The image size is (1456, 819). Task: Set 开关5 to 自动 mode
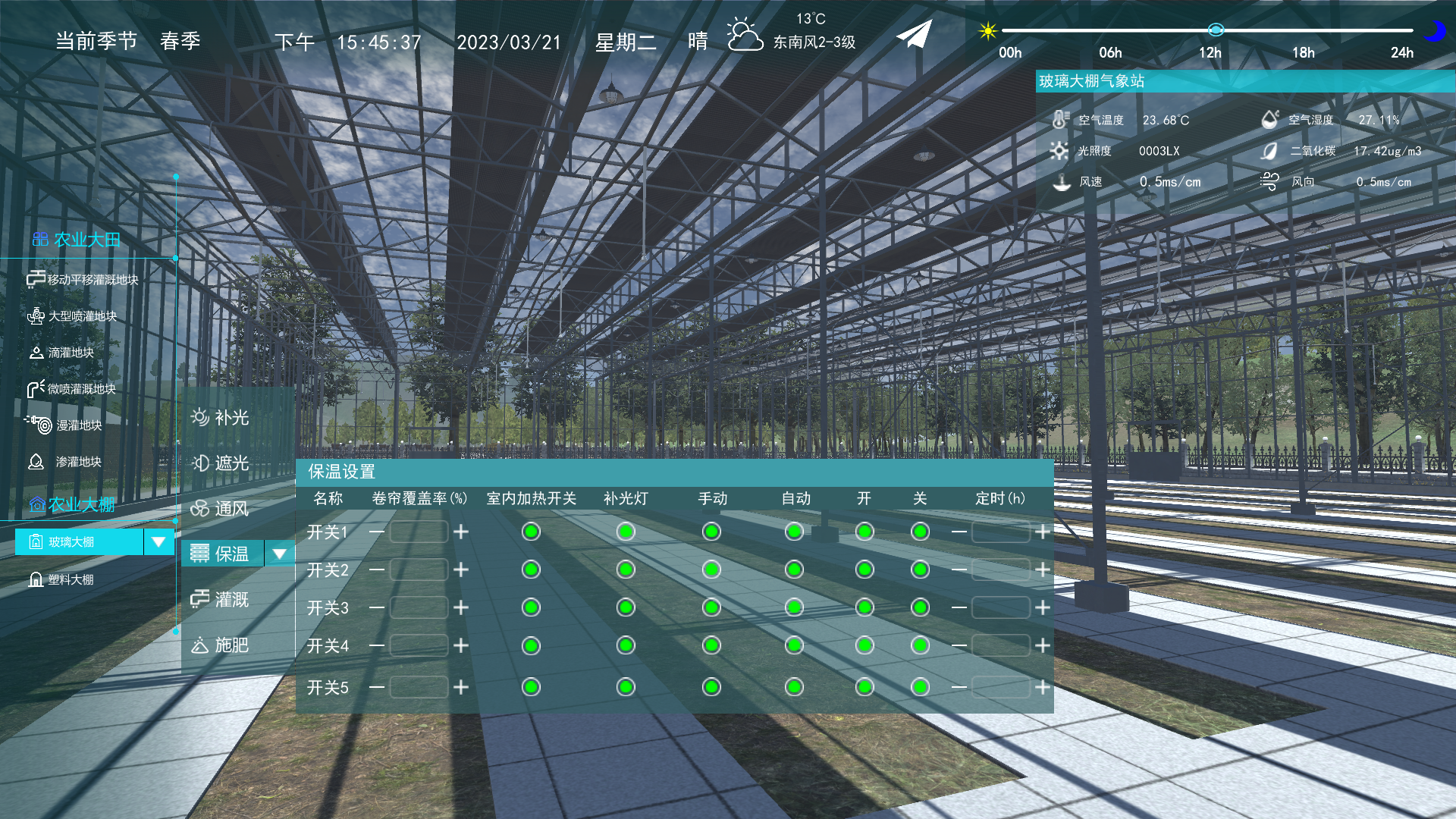pos(794,687)
